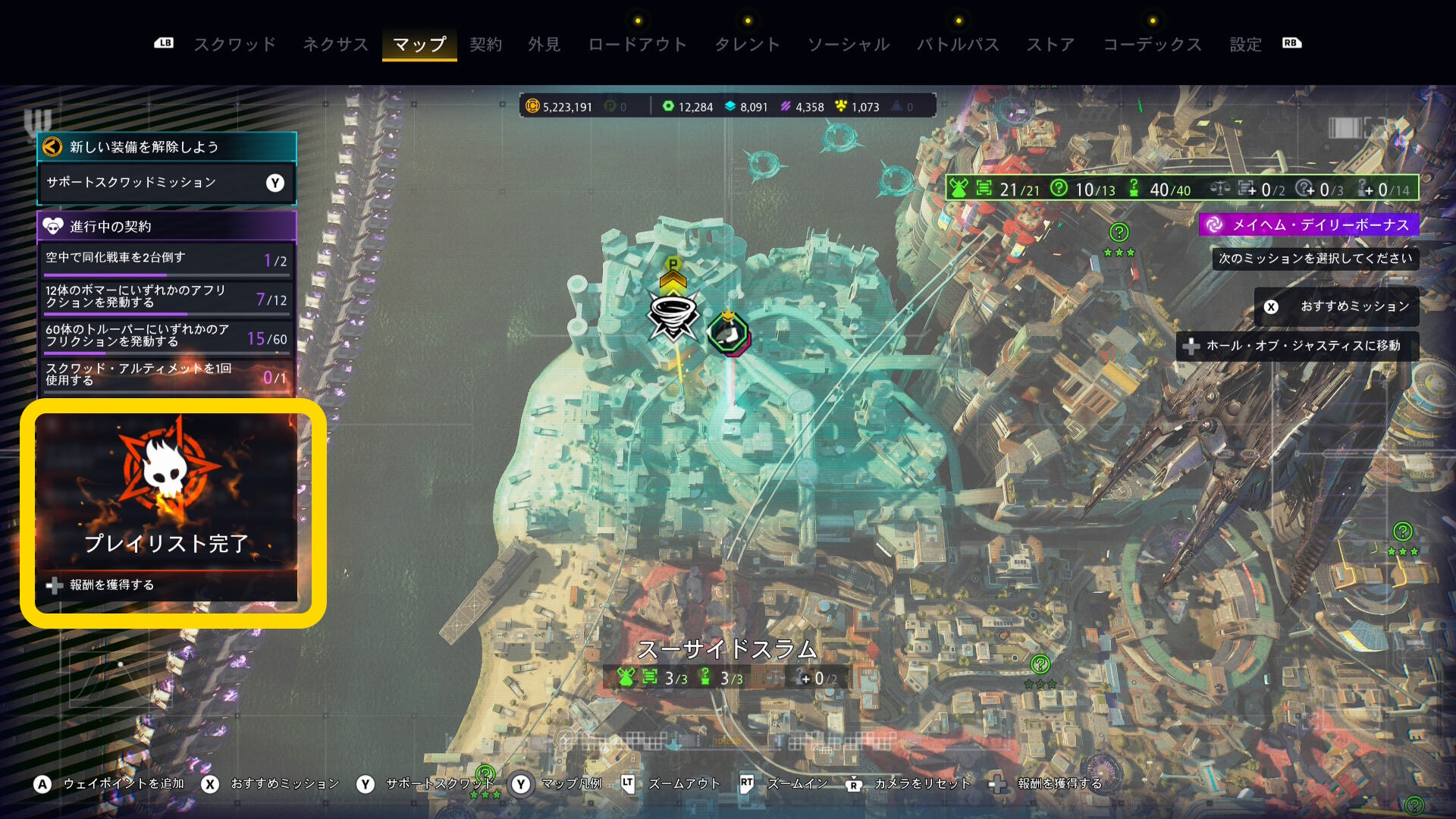1456x819 pixels.
Task: Show the バトルパス tab
Action: 958,44
